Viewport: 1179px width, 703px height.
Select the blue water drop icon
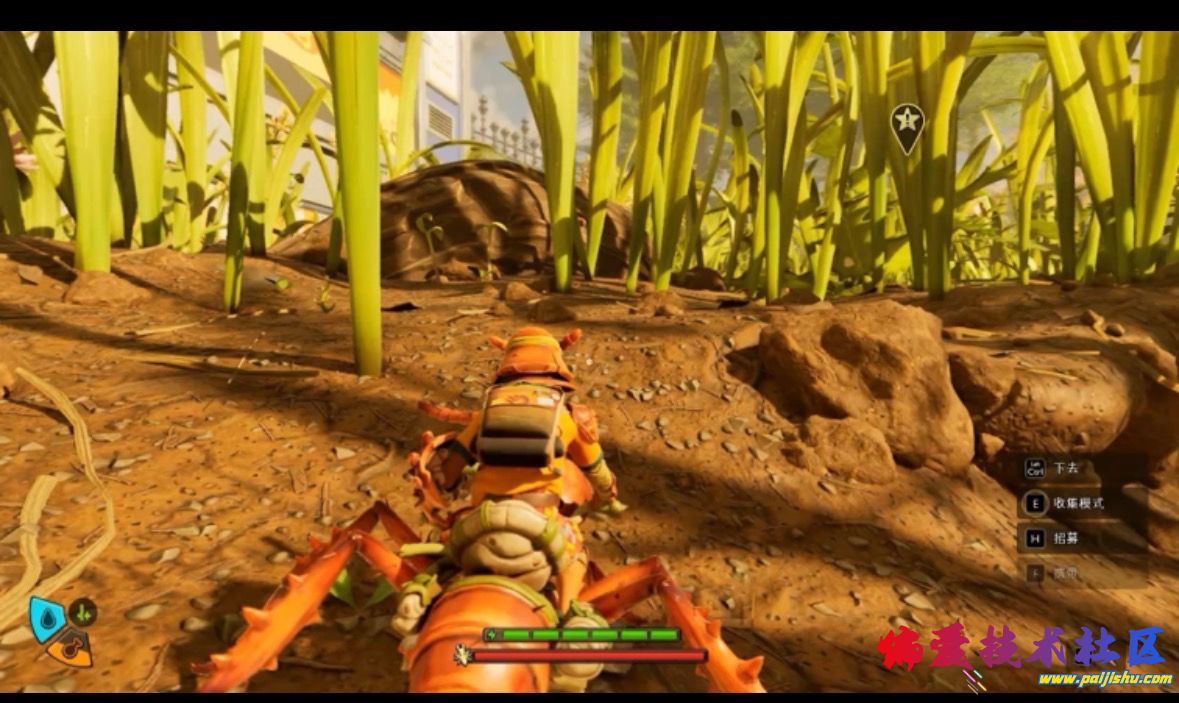tap(46, 618)
